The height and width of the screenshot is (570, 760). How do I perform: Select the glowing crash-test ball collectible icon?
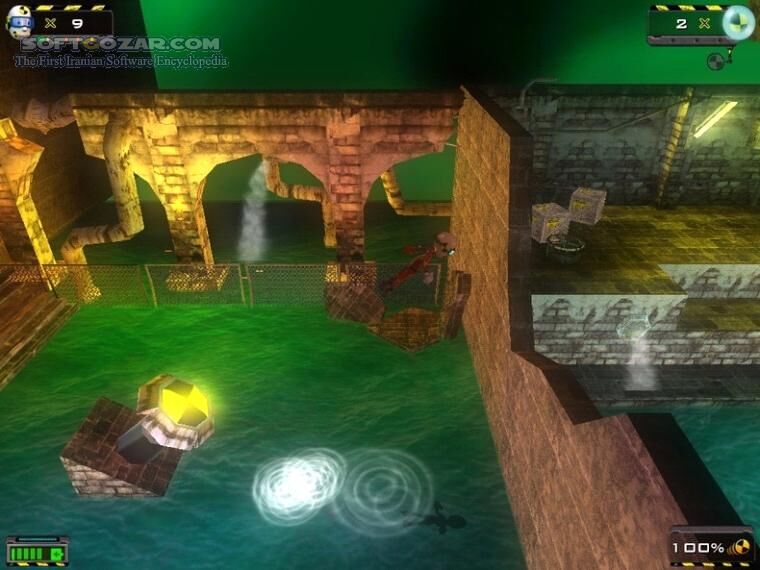(x=737, y=22)
